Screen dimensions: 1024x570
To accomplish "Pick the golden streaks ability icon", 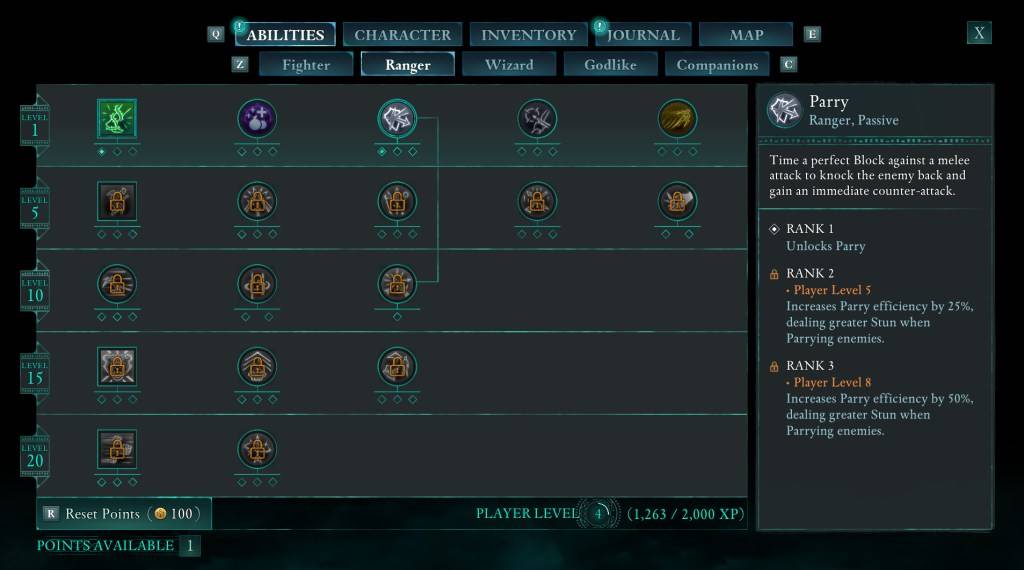I will pos(677,119).
